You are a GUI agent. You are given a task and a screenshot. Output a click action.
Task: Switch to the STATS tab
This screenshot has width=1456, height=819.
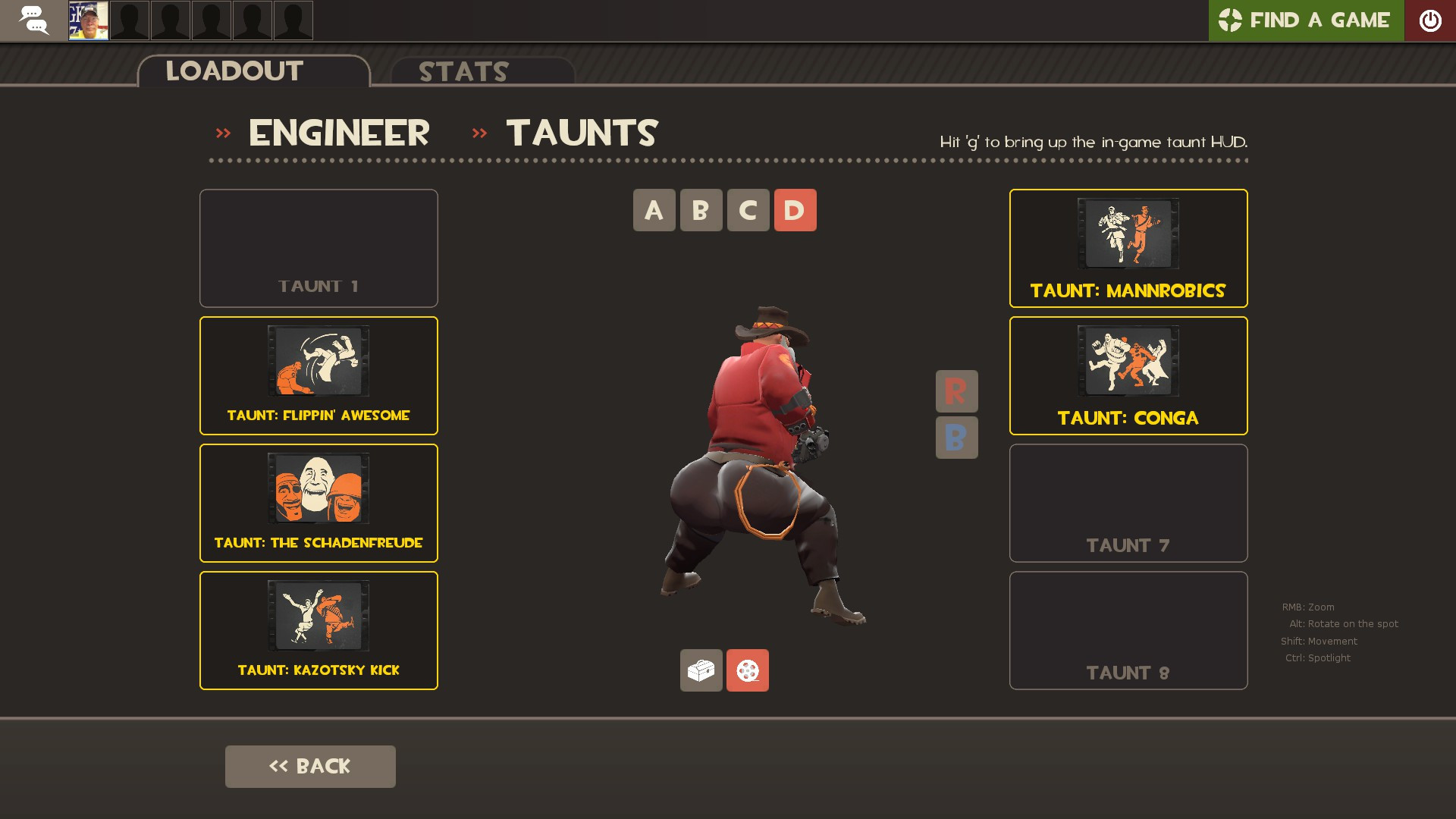[x=463, y=72]
